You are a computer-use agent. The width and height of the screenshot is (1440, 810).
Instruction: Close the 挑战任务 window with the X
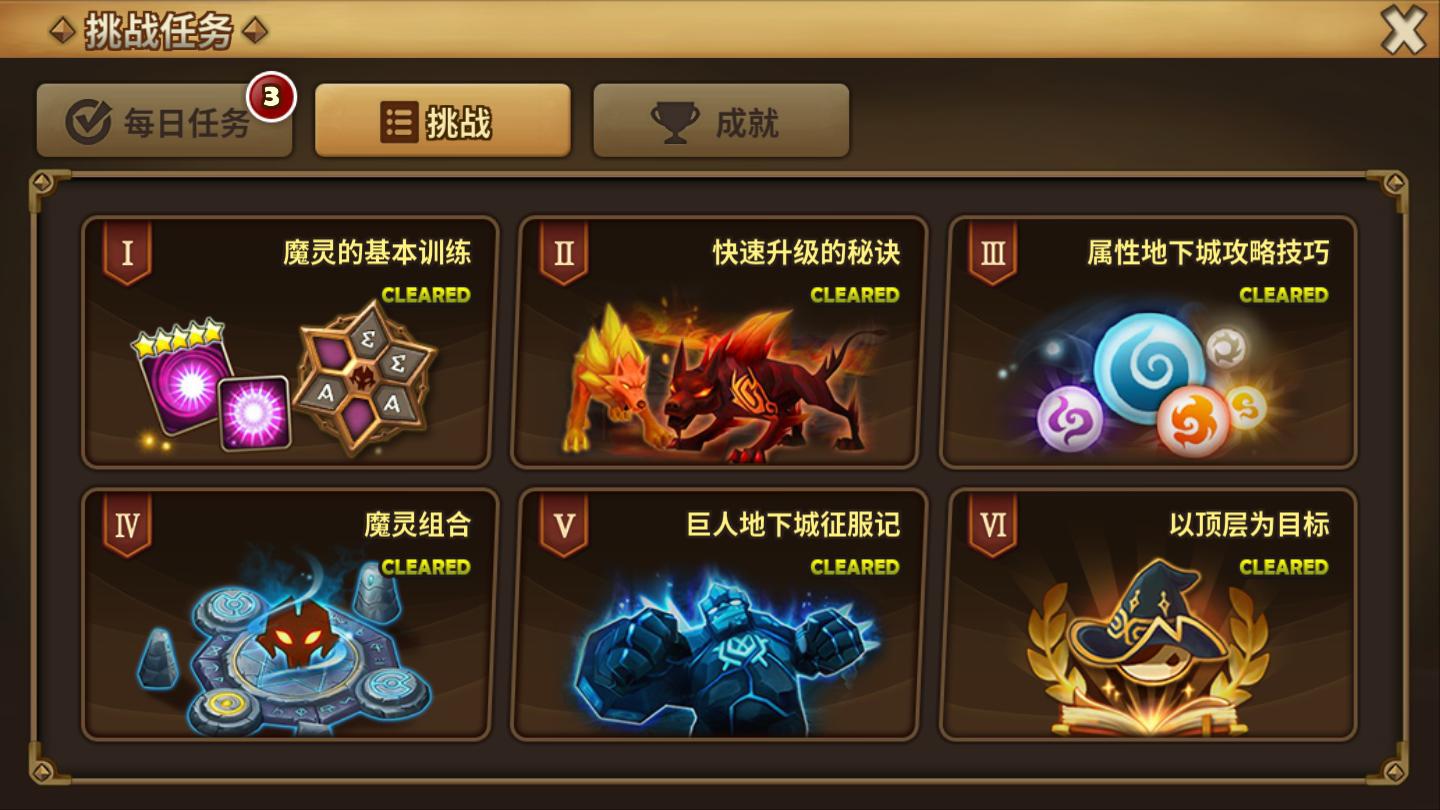coord(1404,30)
